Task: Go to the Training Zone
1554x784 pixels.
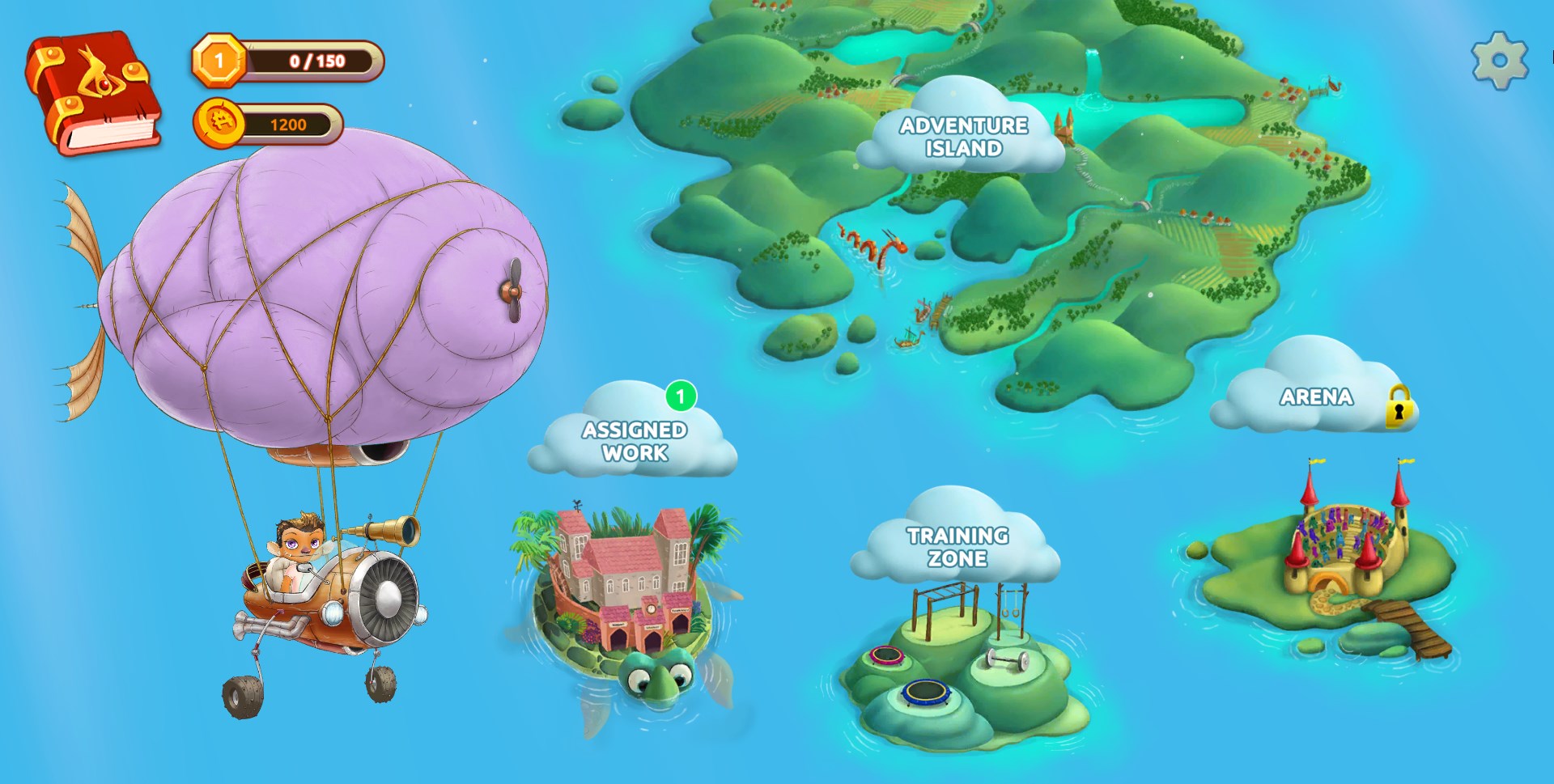Action: [957, 546]
